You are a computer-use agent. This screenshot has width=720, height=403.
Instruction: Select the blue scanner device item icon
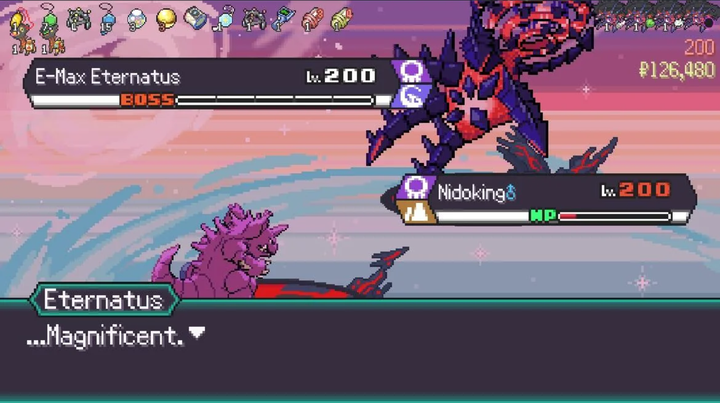click(x=283, y=19)
